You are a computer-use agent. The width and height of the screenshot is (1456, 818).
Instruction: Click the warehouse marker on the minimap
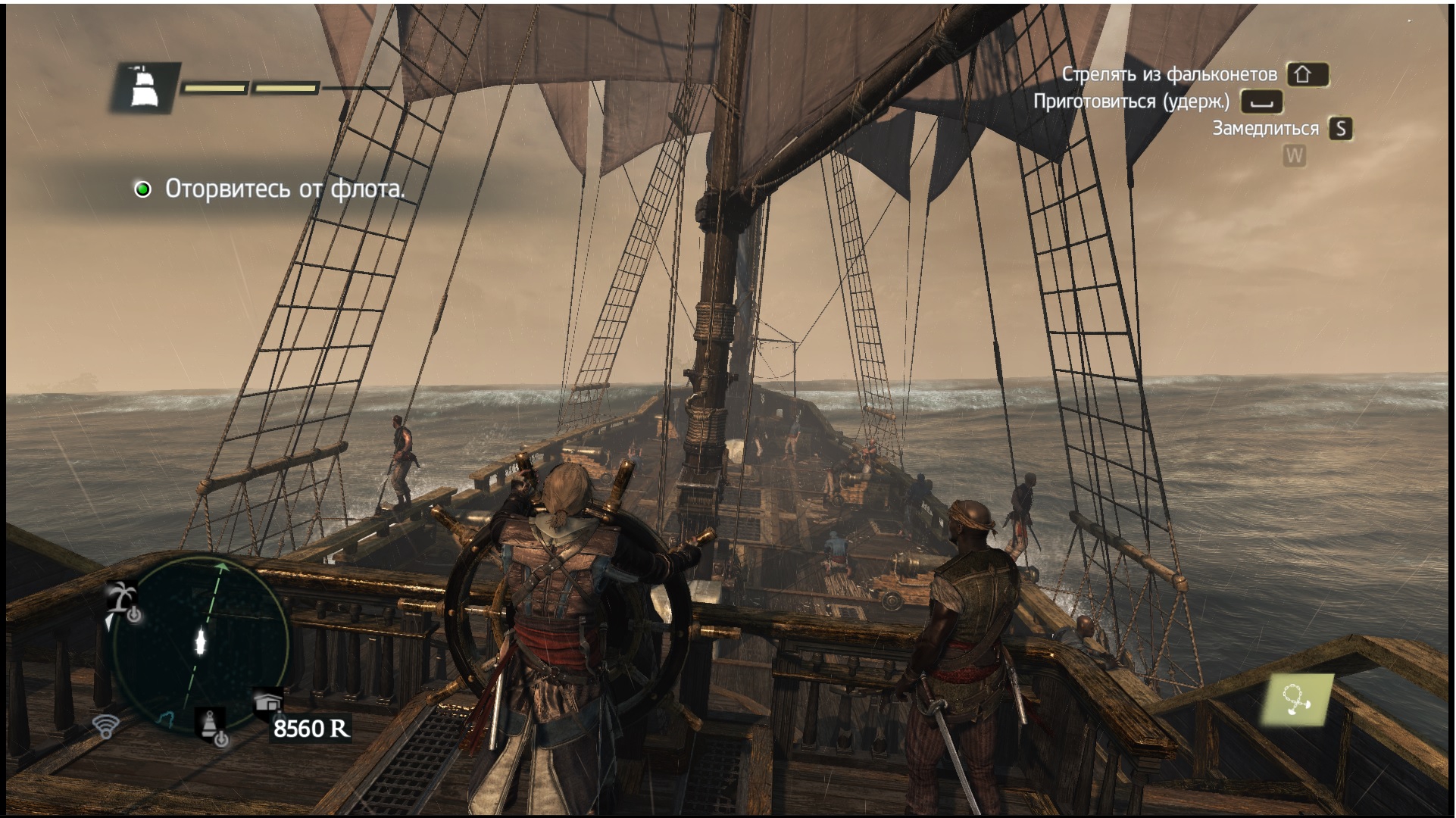pos(269,701)
